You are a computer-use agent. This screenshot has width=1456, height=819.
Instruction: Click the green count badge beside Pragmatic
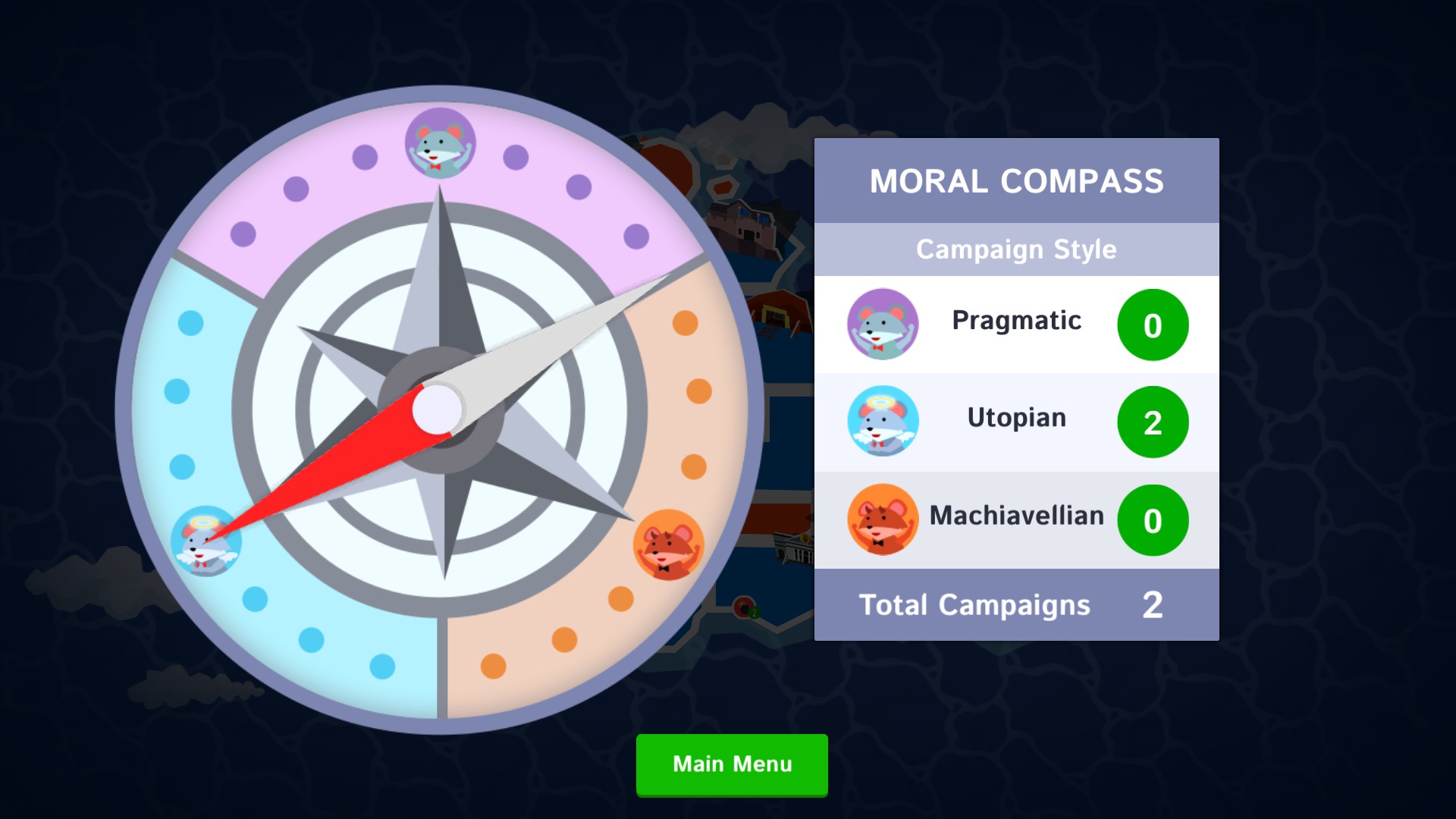point(1153,325)
